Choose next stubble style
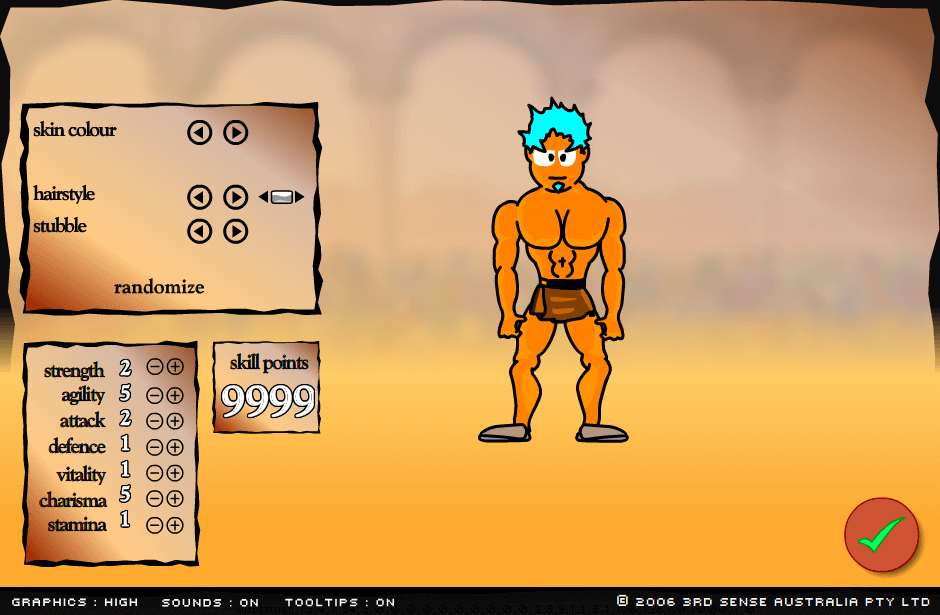The width and height of the screenshot is (940, 615). 235,231
